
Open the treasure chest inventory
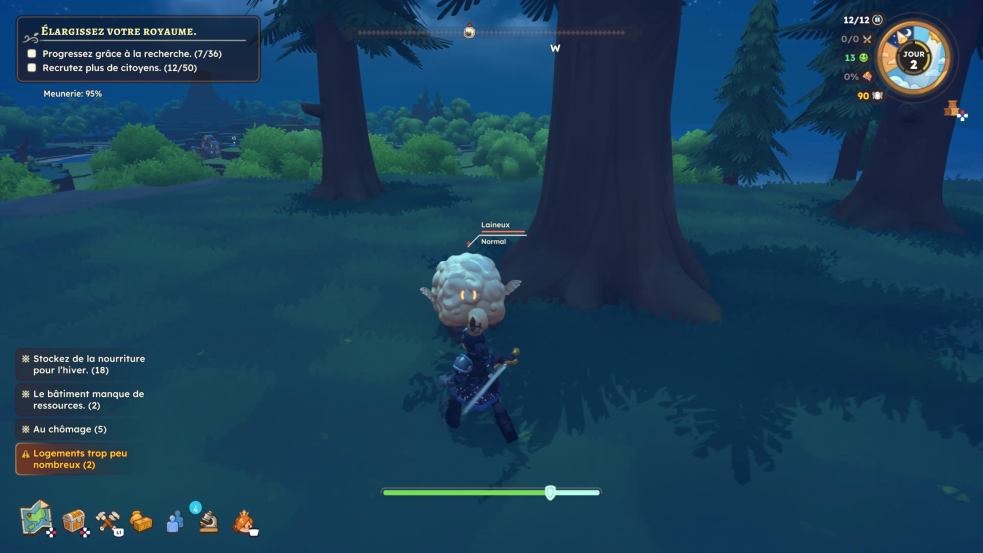[x=74, y=521]
